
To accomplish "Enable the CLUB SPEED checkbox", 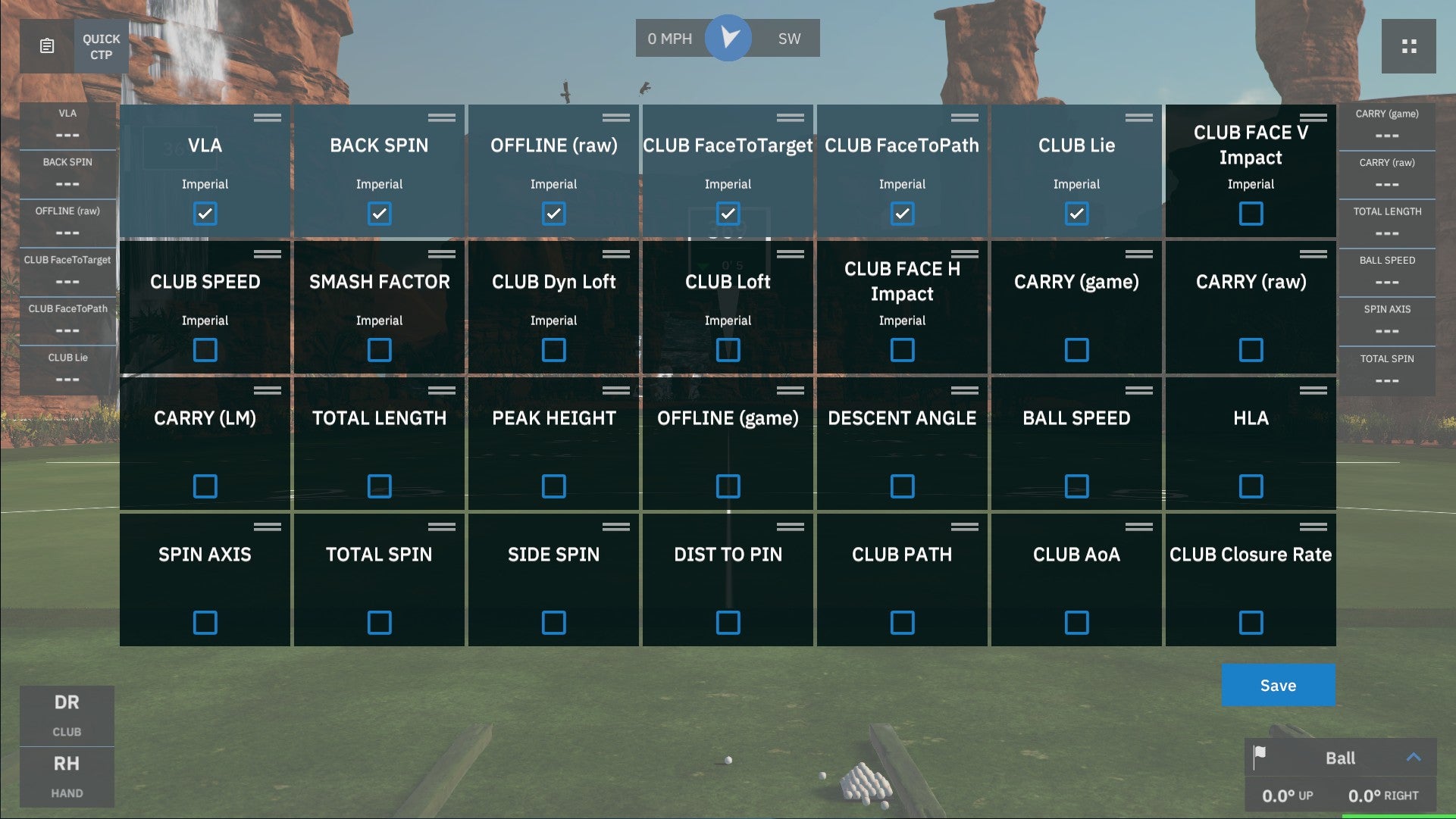I will 205,350.
